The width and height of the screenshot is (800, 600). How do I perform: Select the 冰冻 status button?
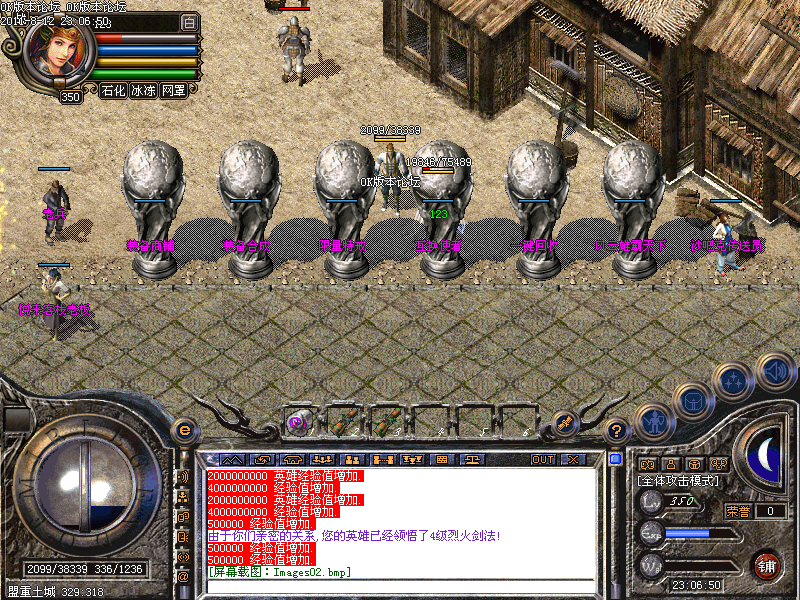[143, 90]
